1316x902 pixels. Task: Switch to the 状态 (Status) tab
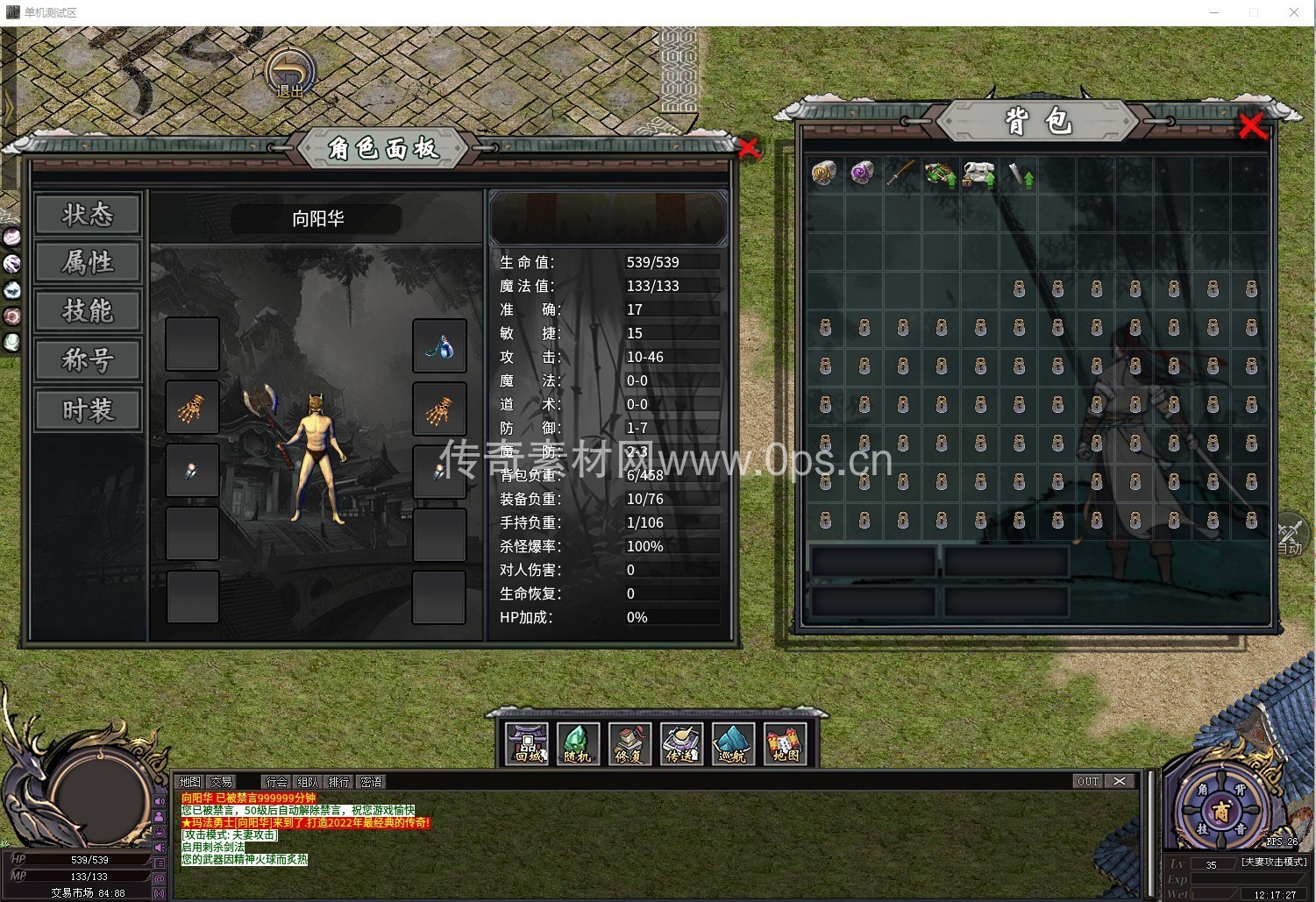[88, 215]
